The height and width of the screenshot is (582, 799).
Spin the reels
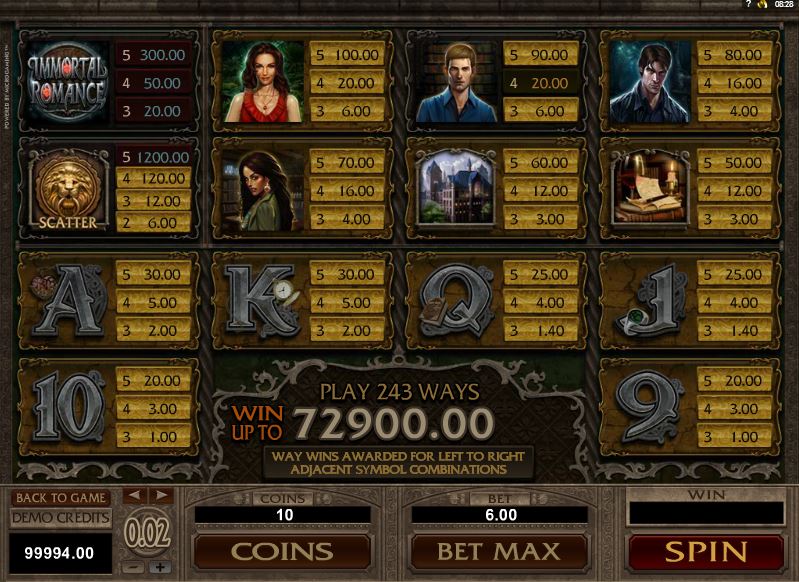705,551
